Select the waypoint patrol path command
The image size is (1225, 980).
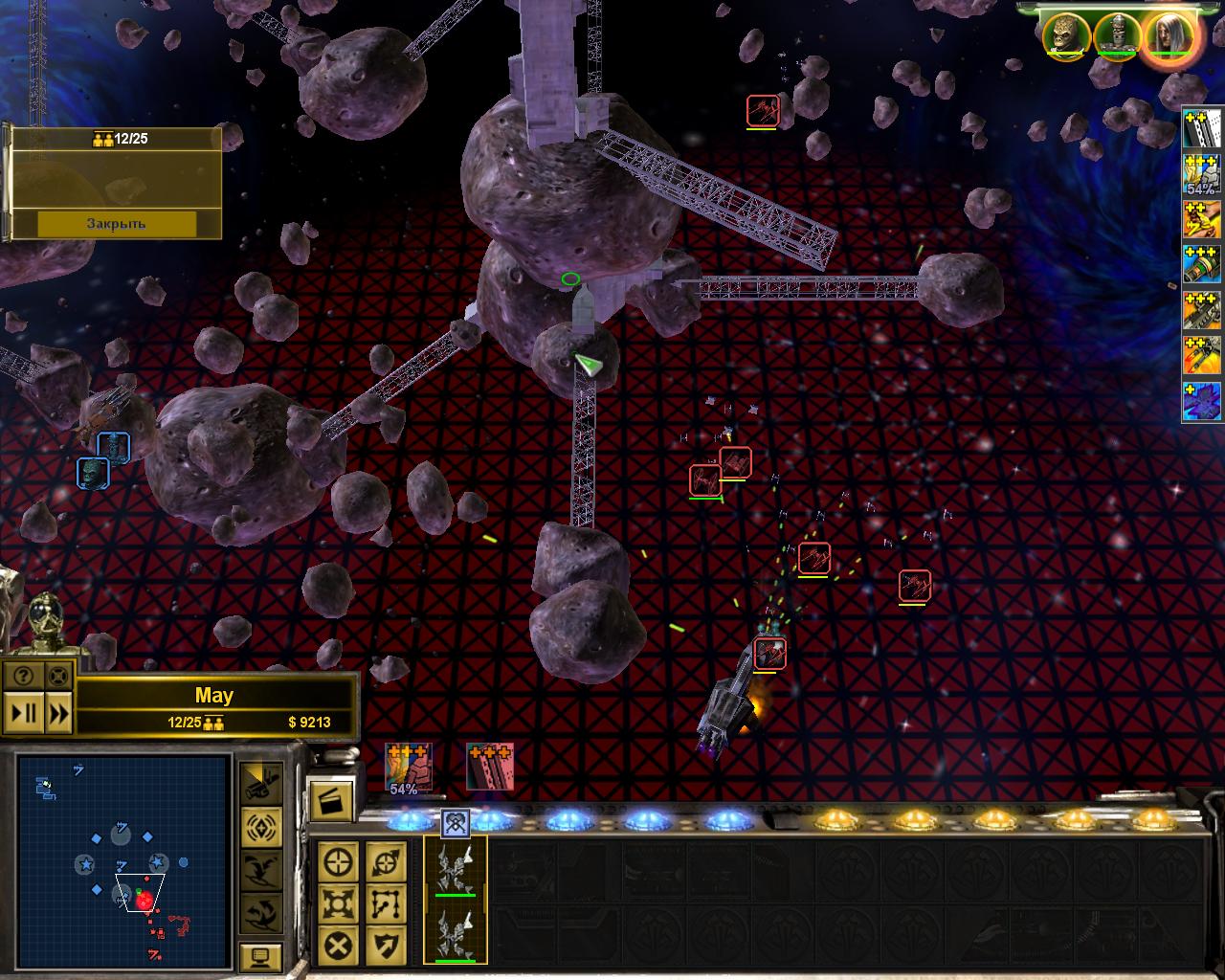coord(385,904)
